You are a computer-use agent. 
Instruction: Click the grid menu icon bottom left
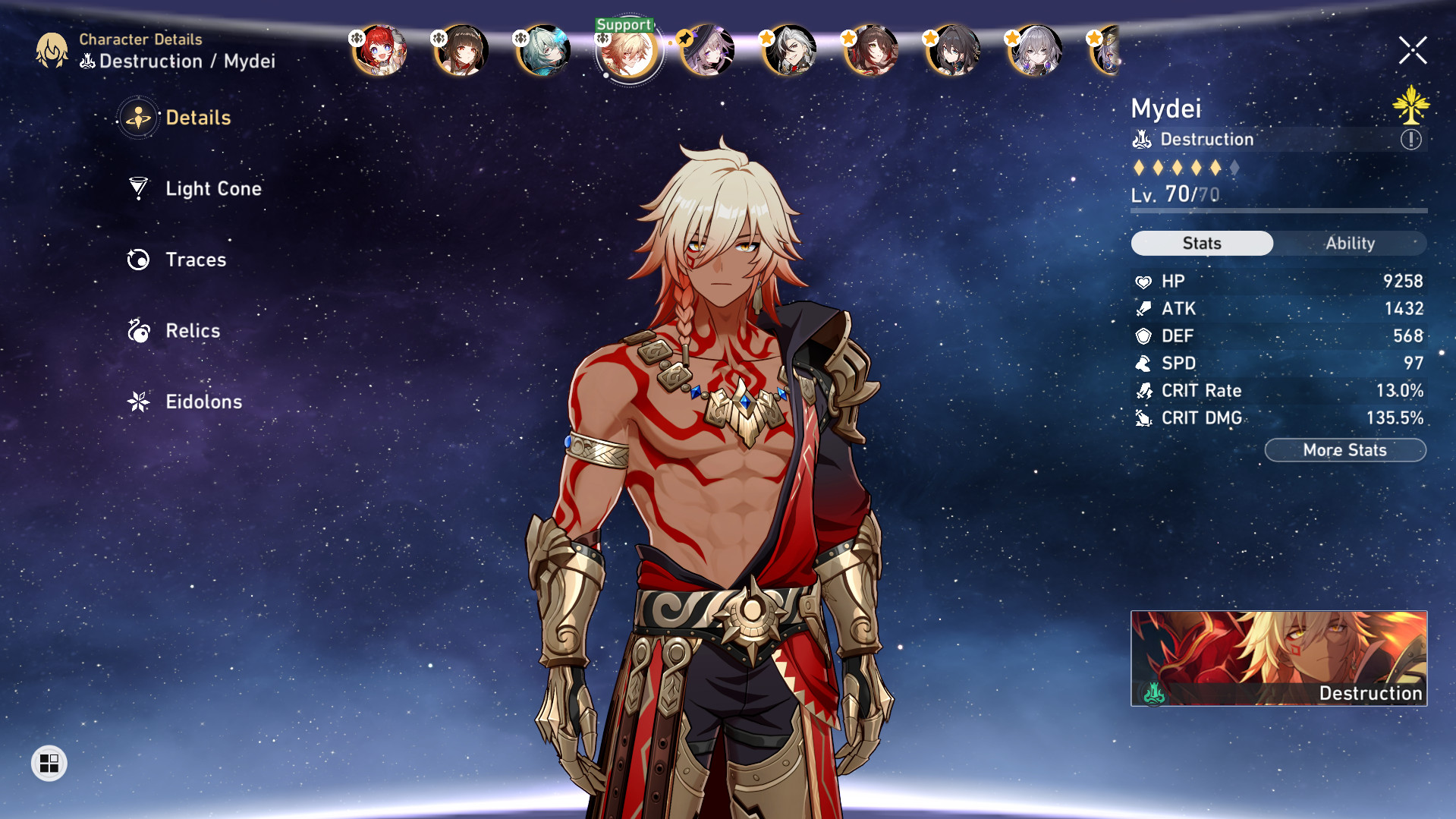49,764
